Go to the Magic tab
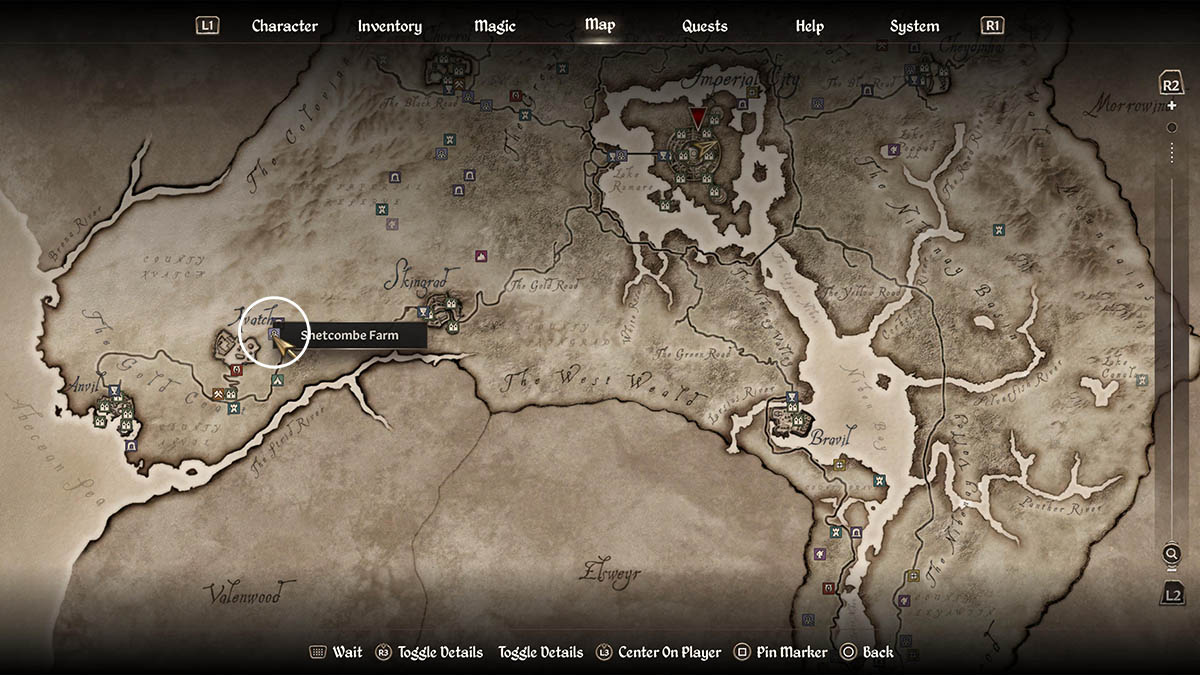The image size is (1200, 675). (x=495, y=26)
